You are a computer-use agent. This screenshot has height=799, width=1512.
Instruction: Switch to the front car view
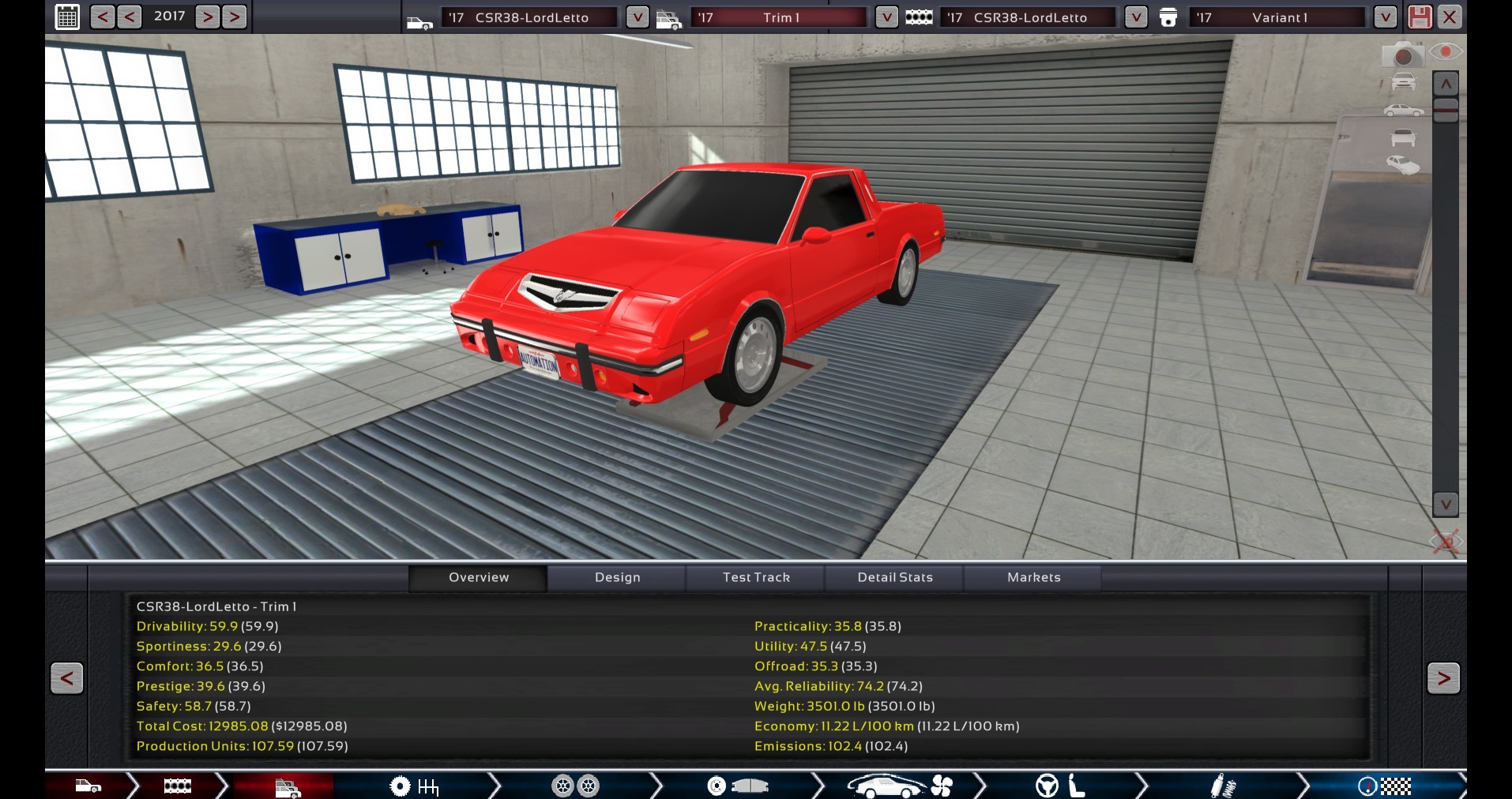coord(1403,81)
